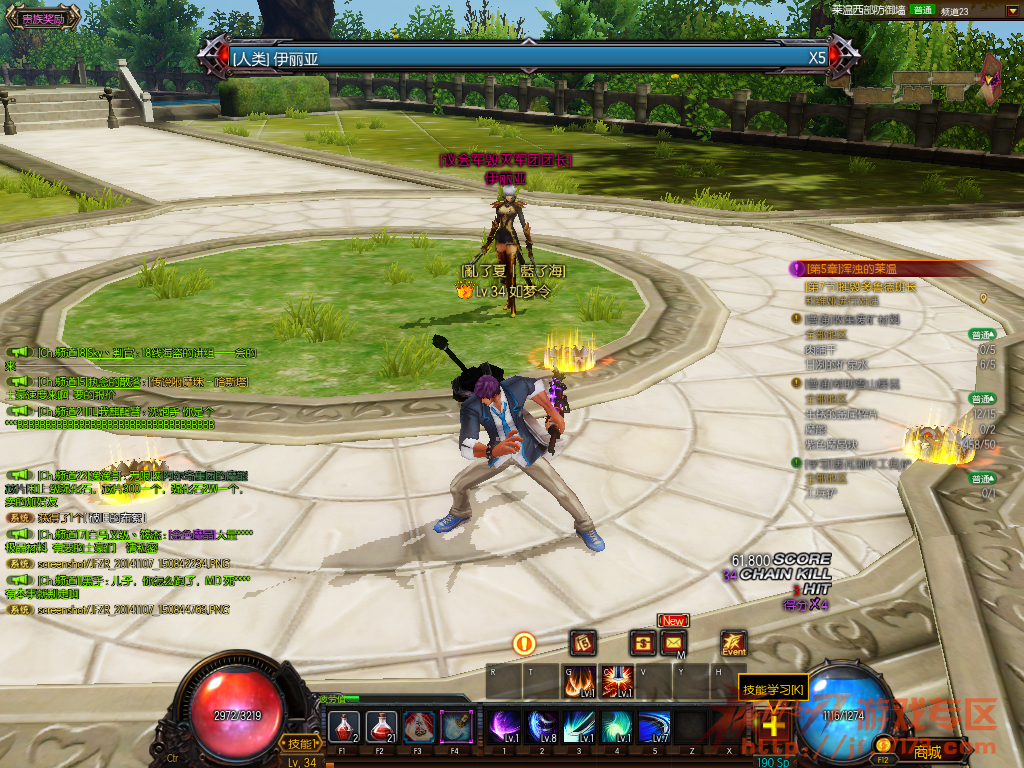Click the orange exclamation alert icon
This screenshot has width=1024, height=768.
tap(524, 643)
